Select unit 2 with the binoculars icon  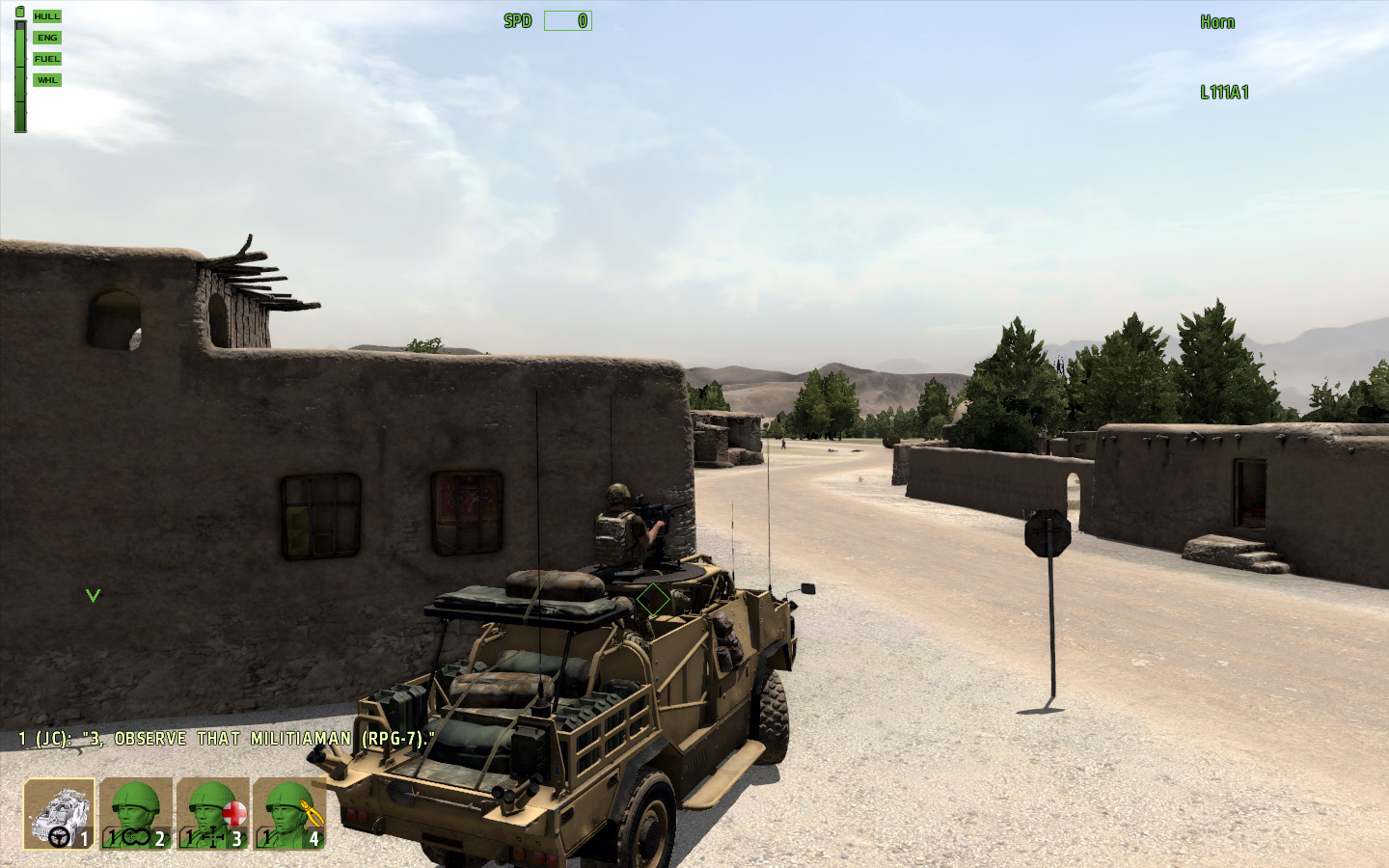point(135,815)
